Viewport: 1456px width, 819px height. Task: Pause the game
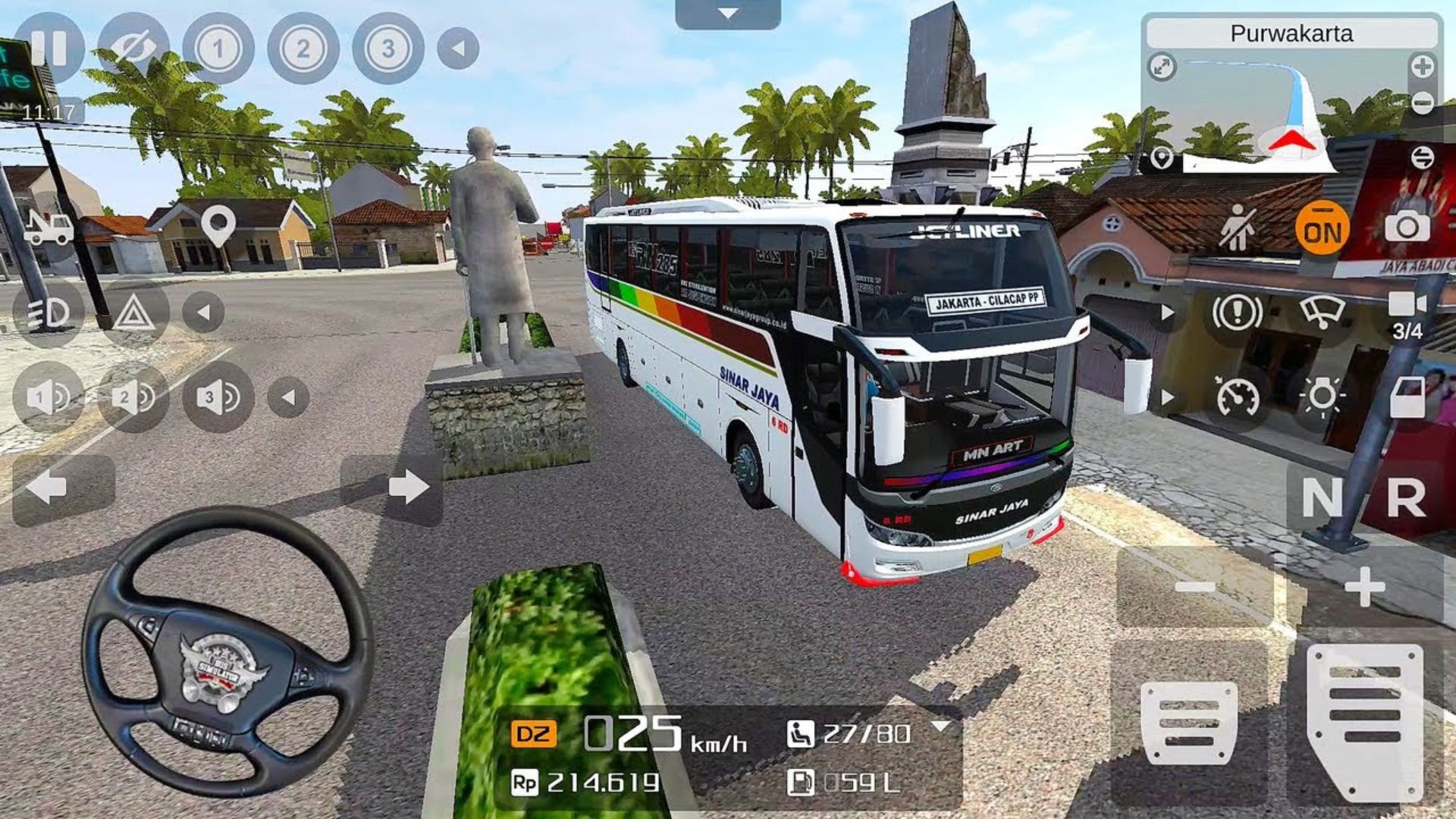pyautogui.click(x=49, y=49)
